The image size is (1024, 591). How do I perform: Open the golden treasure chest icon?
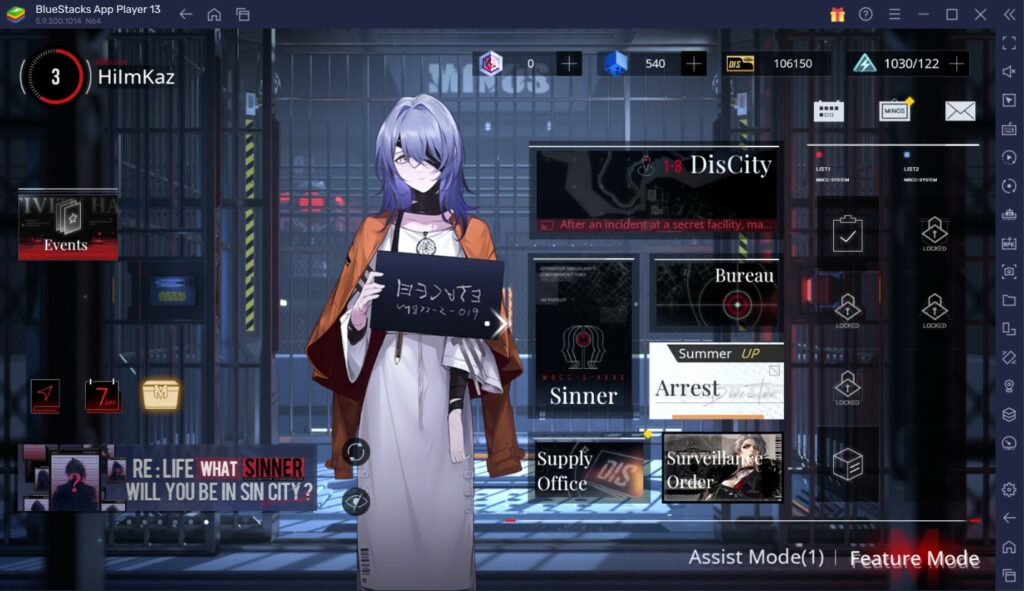click(x=160, y=394)
